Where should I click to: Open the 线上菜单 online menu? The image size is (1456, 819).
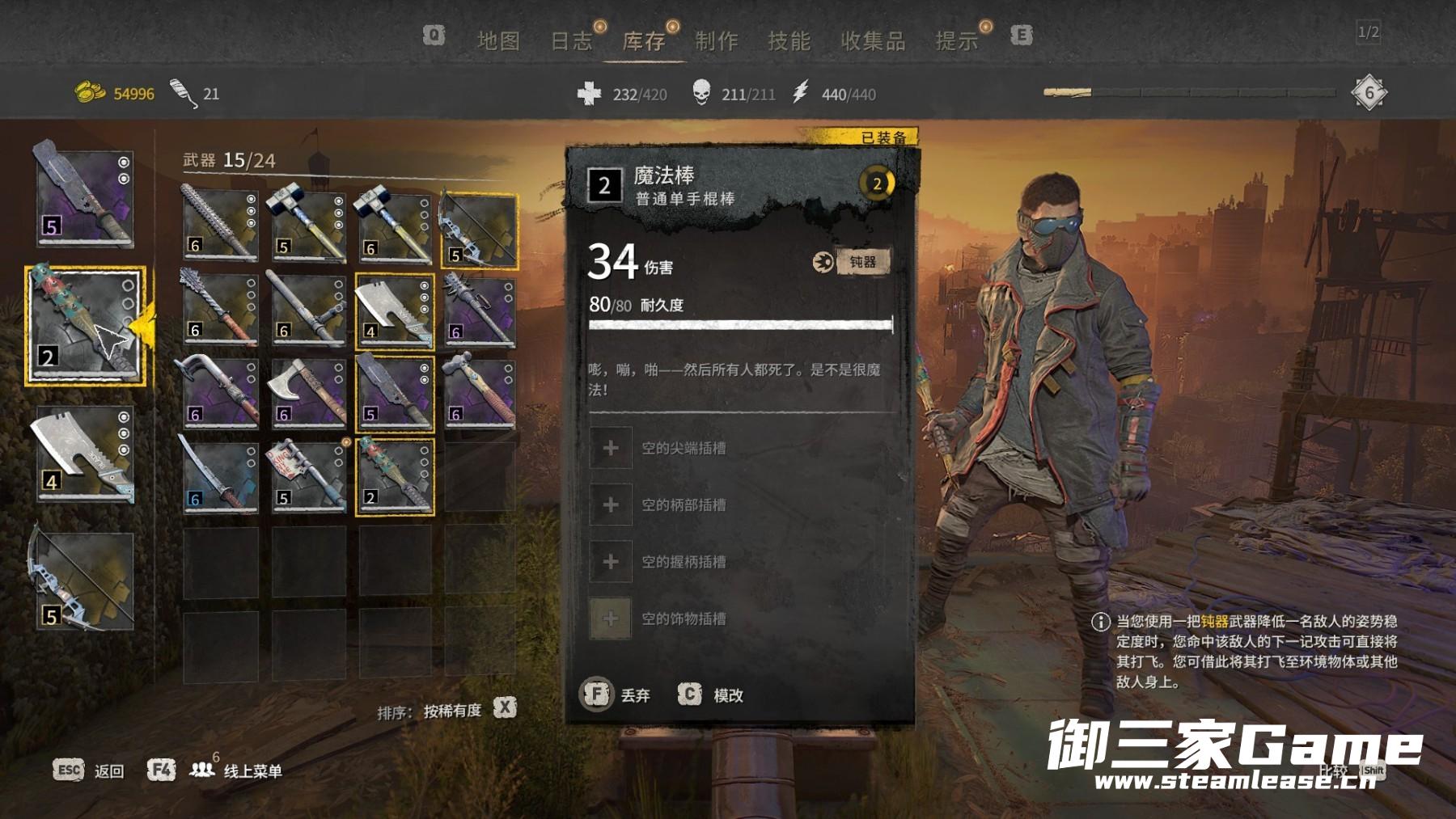[x=252, y=770]
